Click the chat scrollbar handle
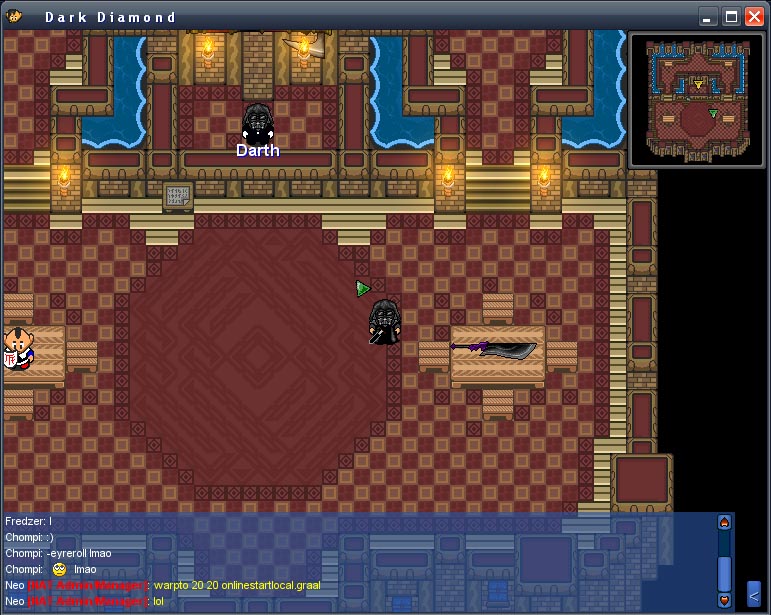This screenshot has width=771, height=615. [725, 572]
